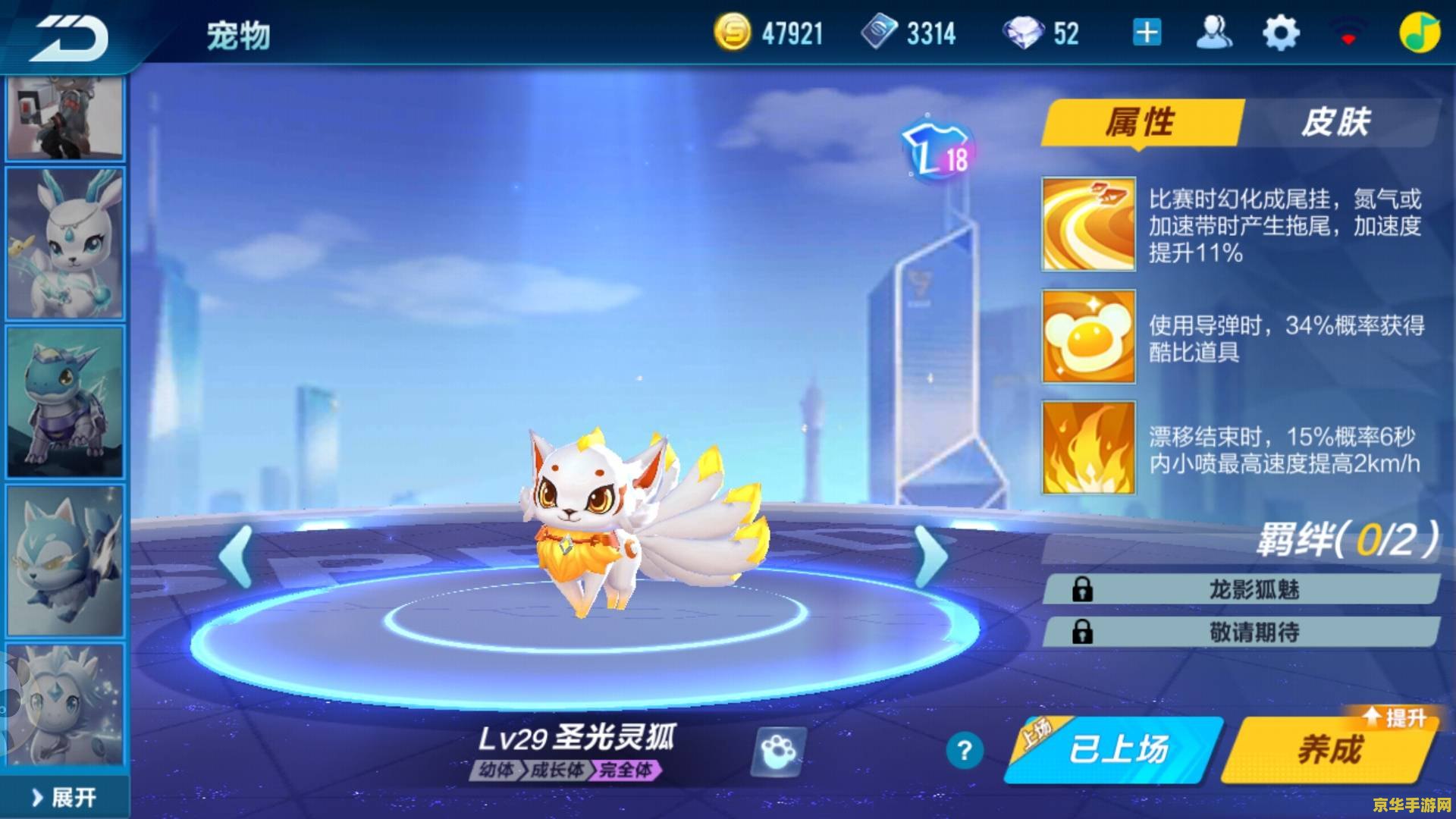Click the lock on 敬请期待 bond
This screenshot has width=1456, height=819.
click(1082, 631)
